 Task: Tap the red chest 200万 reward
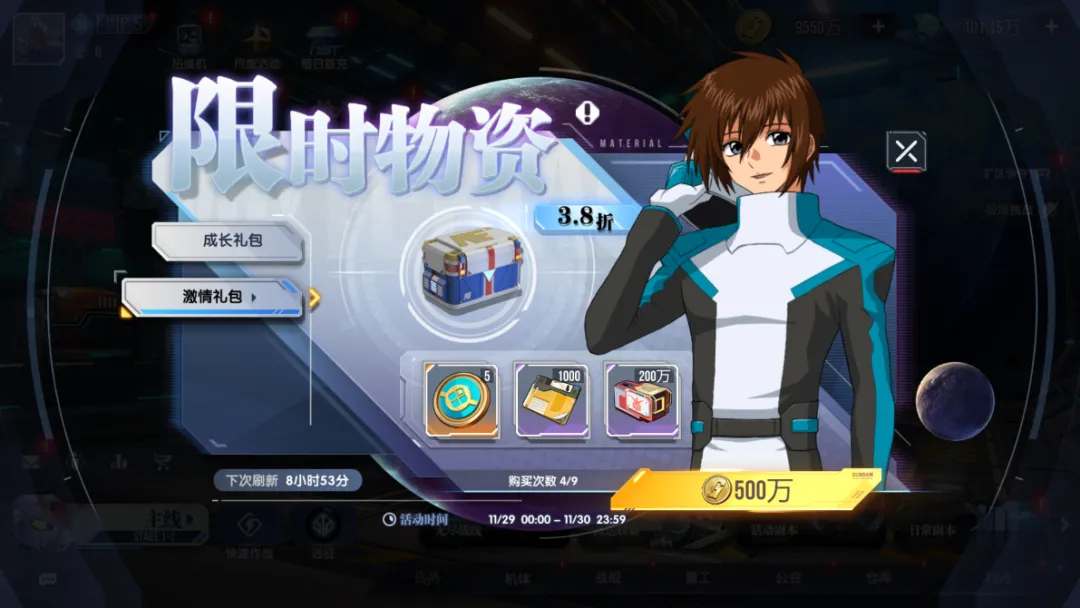[641, 400]
